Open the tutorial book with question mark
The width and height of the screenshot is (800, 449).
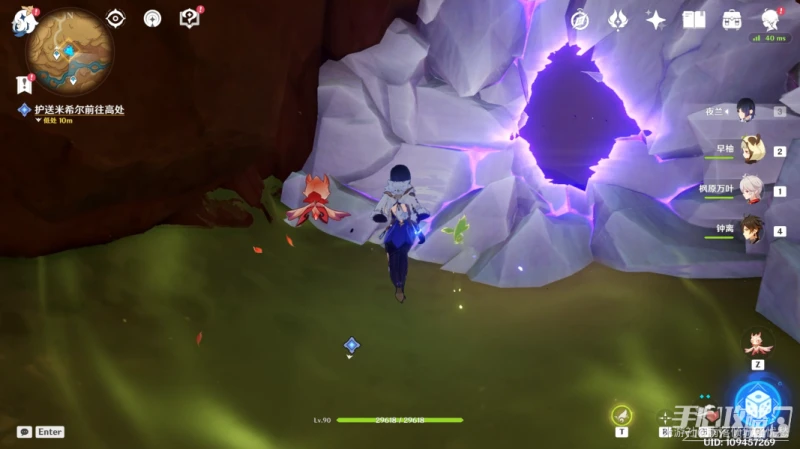click(x=188, y=18)
